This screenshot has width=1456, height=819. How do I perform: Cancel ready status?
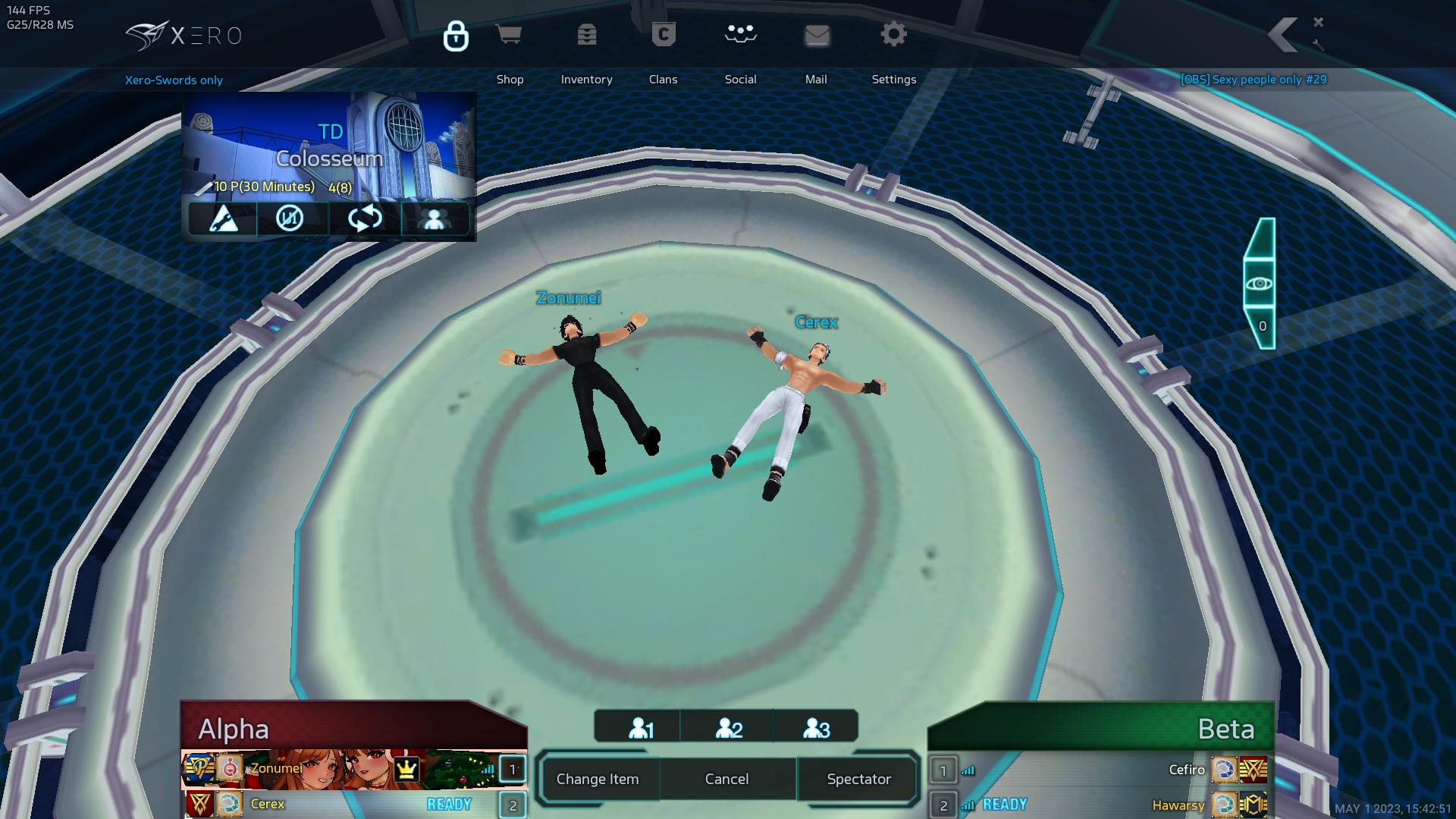(726, 779)
